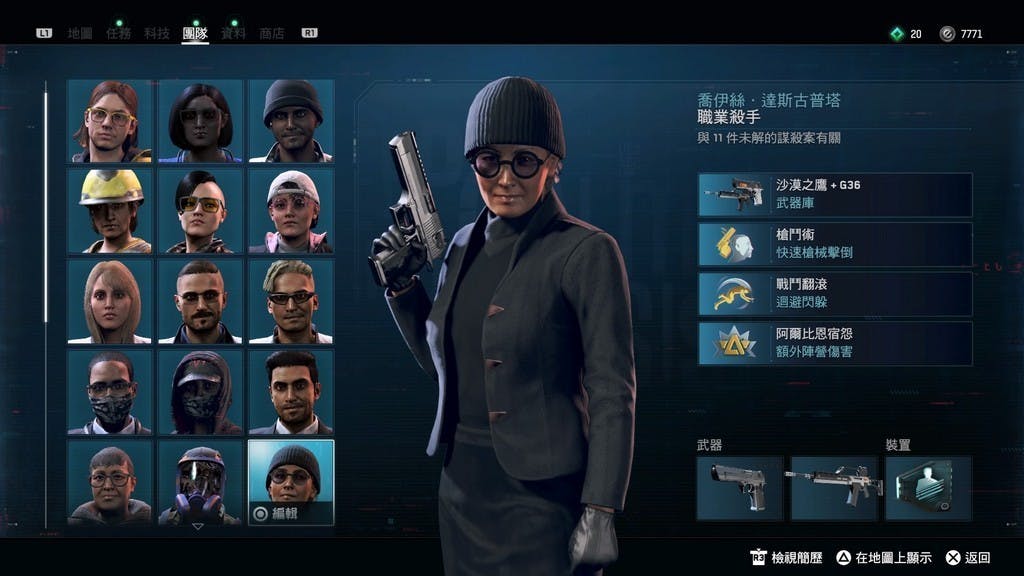Choose the G36 rifle weapon slot
This screenshot has height=576, width=1024.
point(833,488)
